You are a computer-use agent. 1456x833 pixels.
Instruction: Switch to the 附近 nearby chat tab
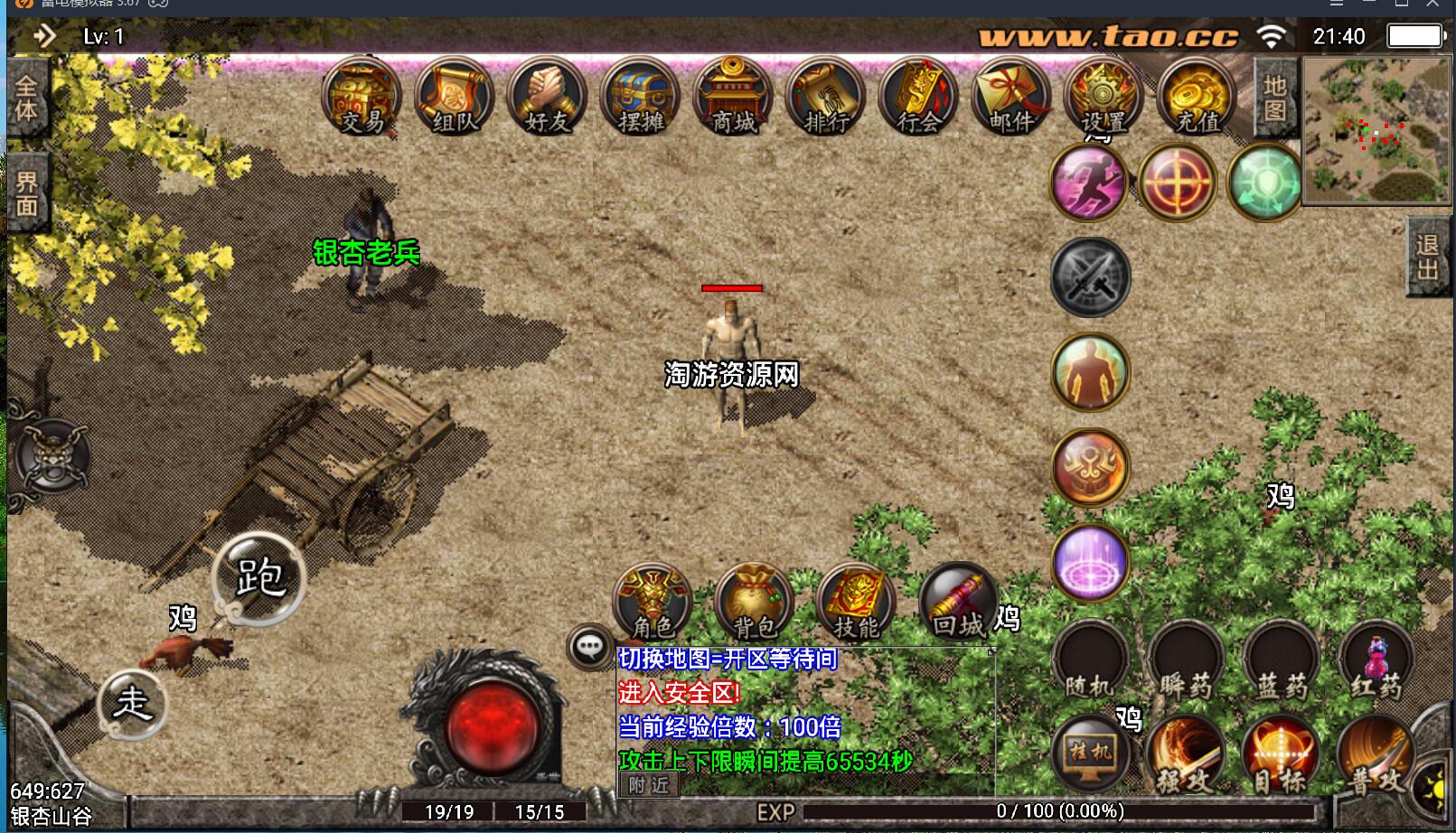(647, 784)
